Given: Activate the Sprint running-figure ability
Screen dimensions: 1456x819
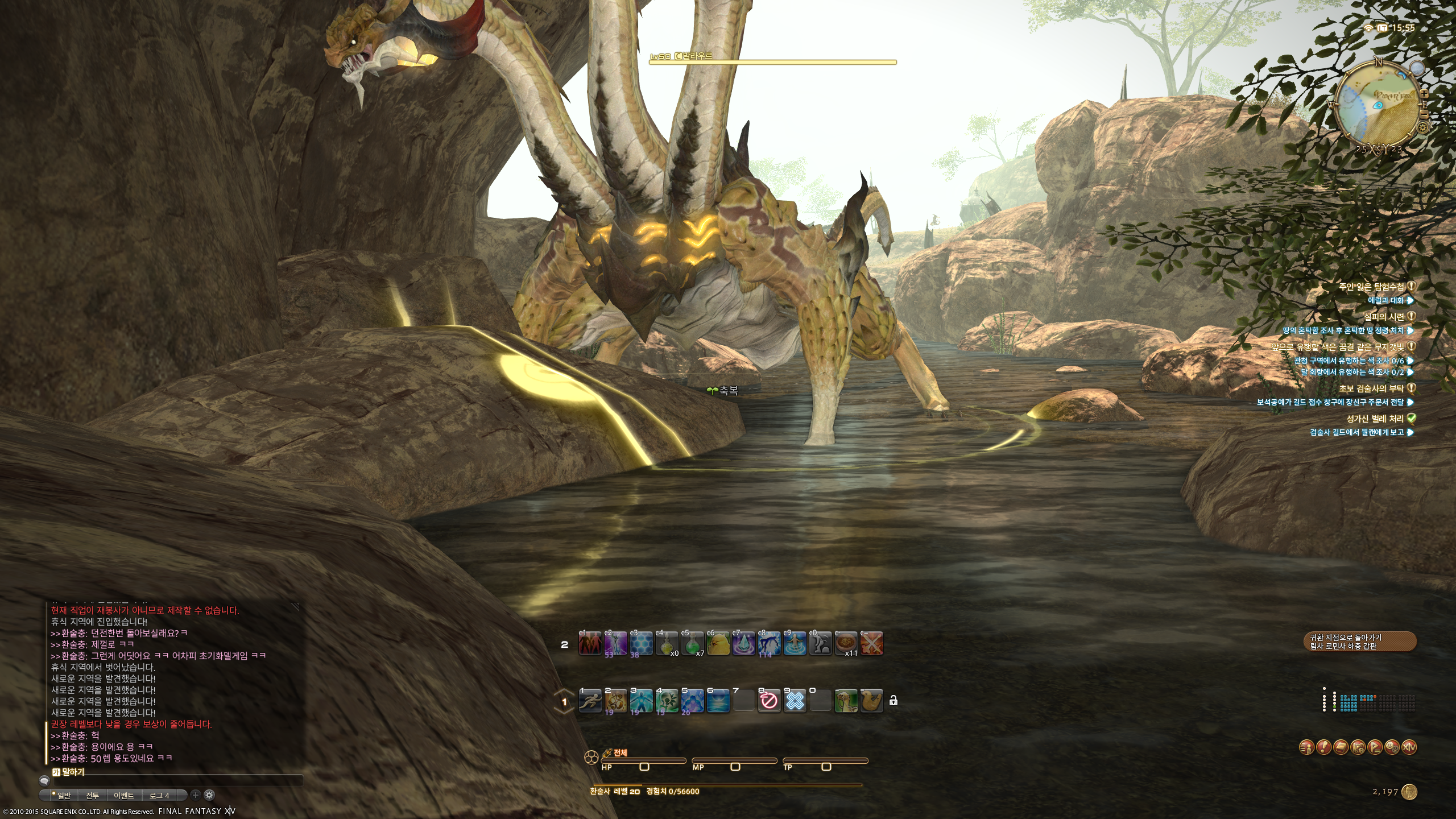Looking at the screenshot, I should coord(590,701).
